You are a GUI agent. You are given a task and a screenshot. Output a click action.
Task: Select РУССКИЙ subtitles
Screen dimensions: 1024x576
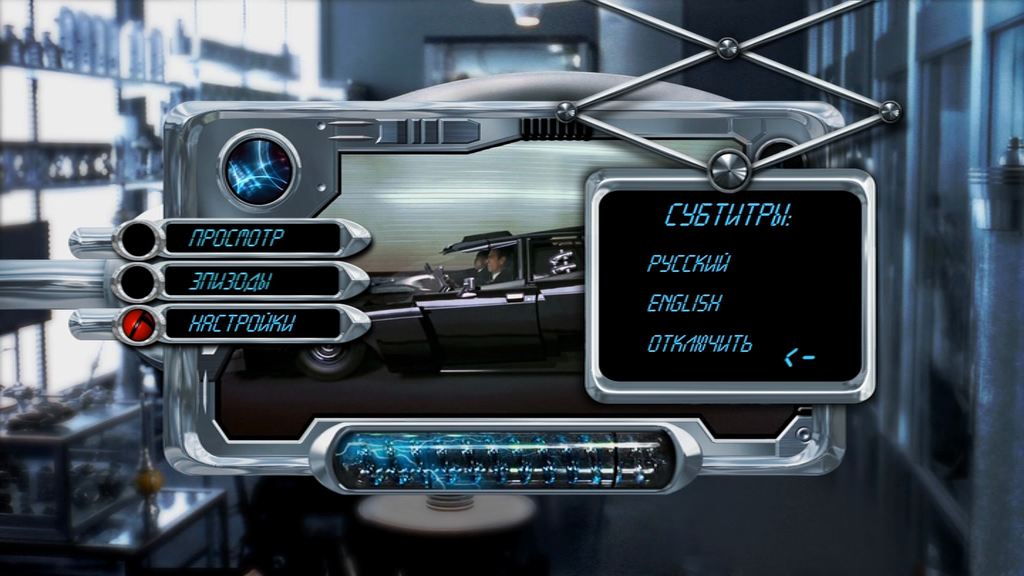pyautogui.click(x=688, y=264)
